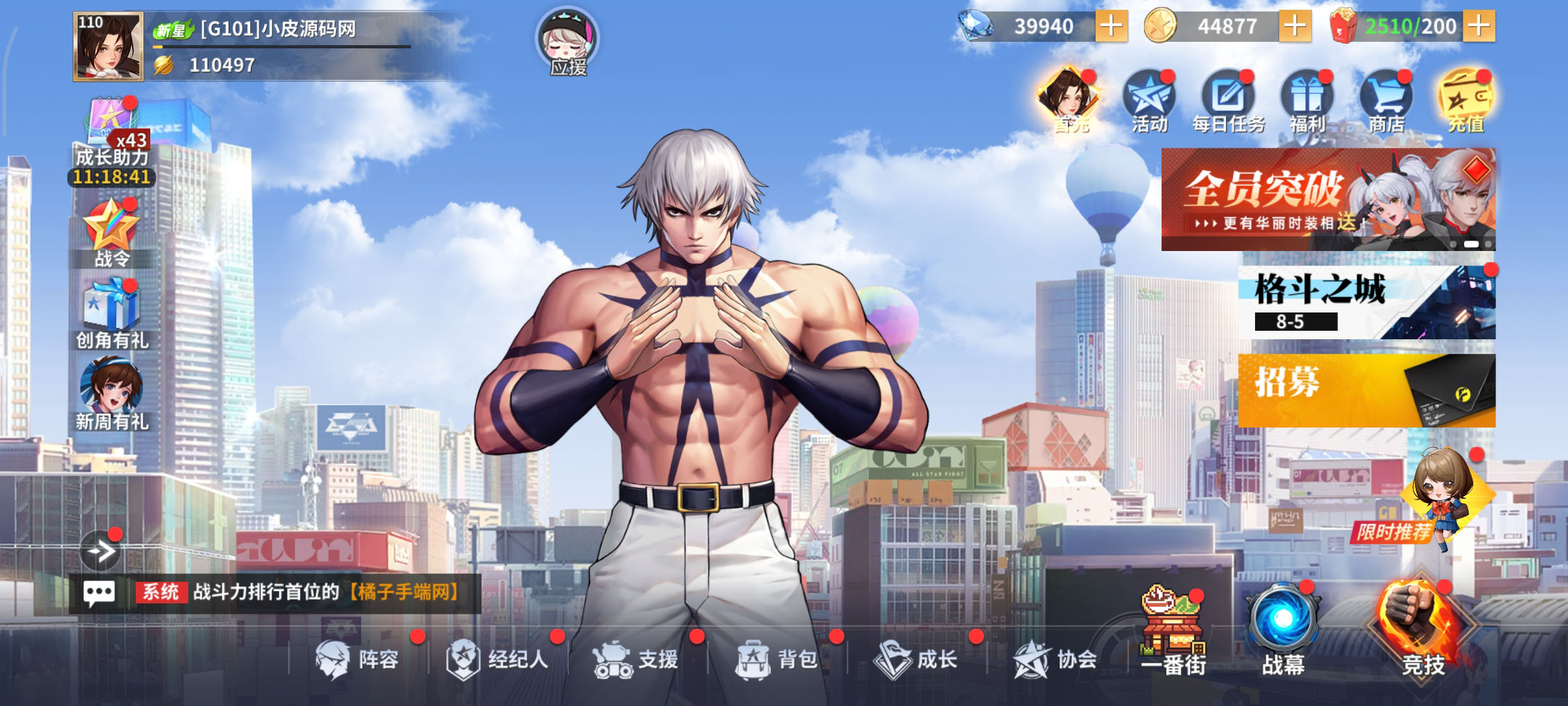Open the 充值 recharge page
The width and height of the screenshot is (1568, 706).
tap(1465, 103)
